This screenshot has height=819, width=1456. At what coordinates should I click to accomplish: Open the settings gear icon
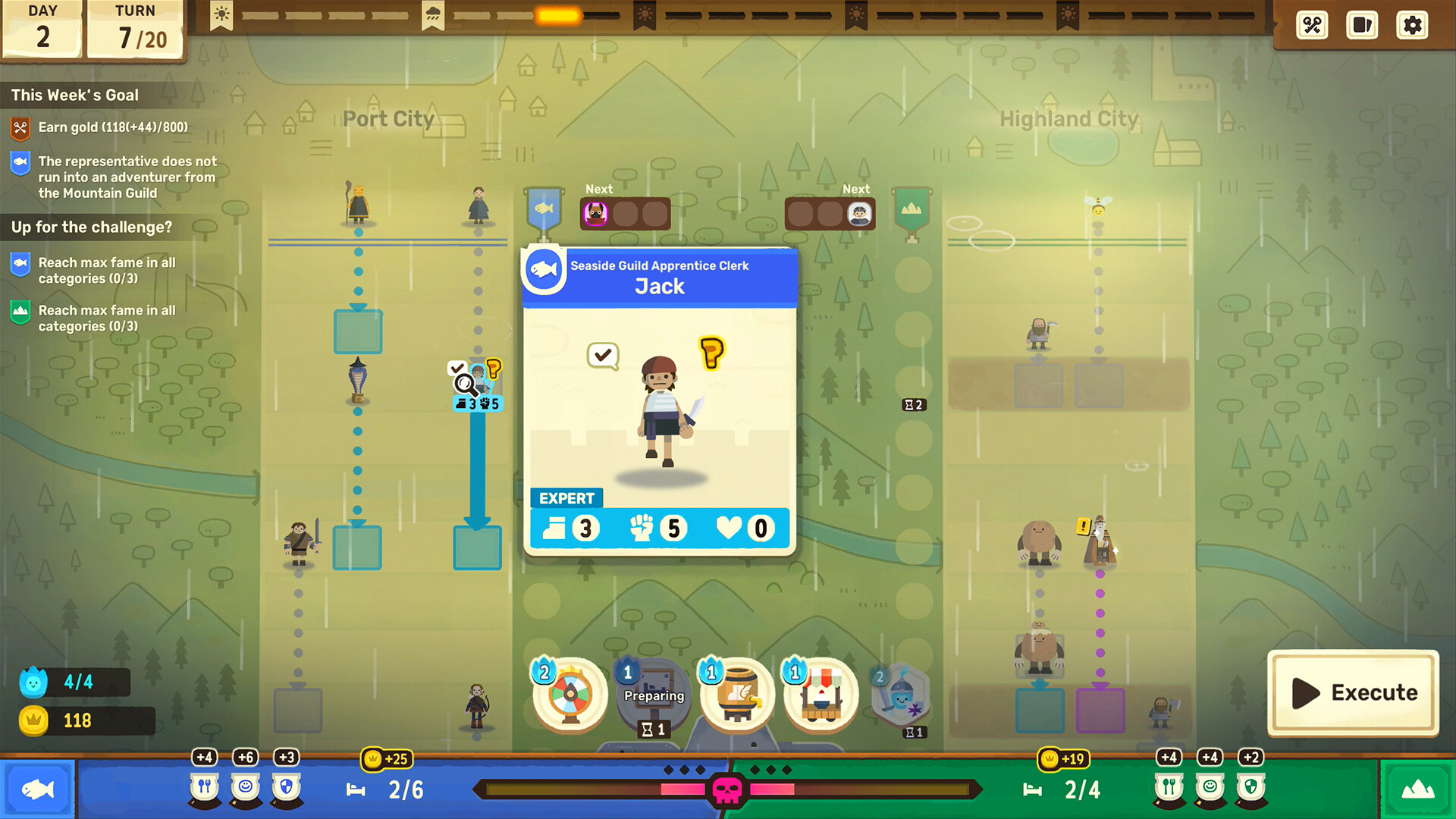[1412, 25]
